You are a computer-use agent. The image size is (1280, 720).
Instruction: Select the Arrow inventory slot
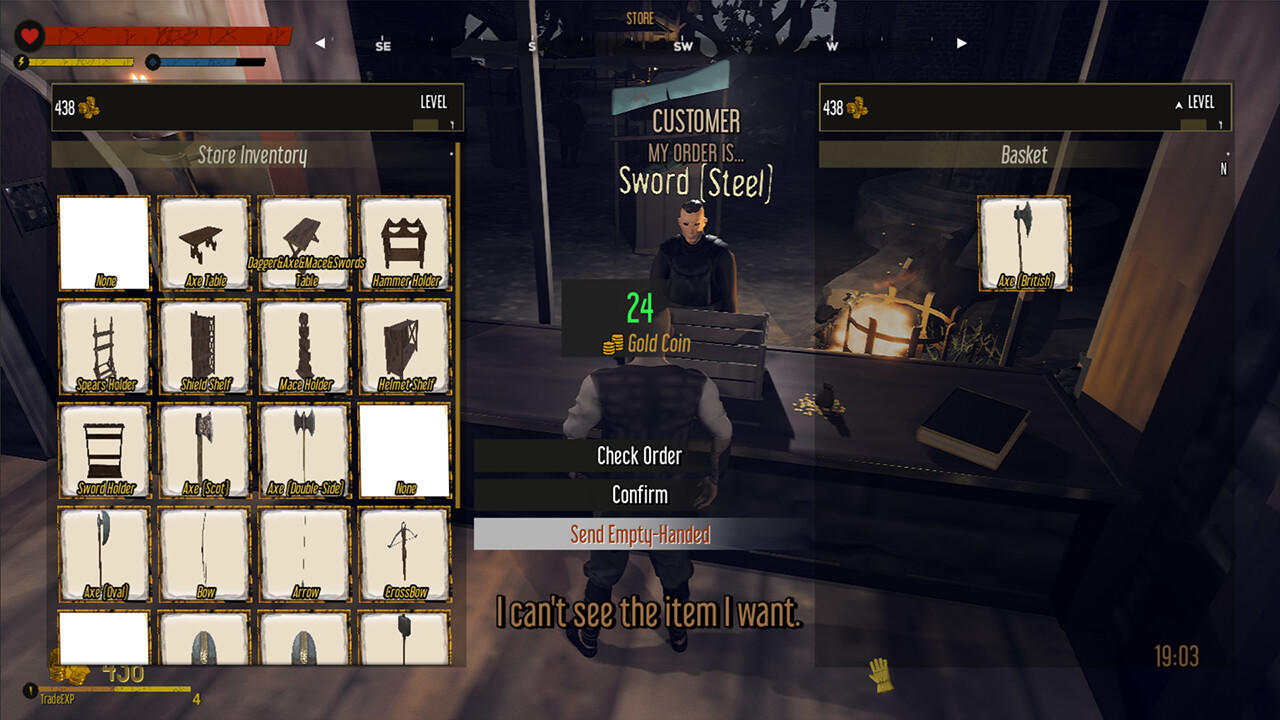coord(303,553)
